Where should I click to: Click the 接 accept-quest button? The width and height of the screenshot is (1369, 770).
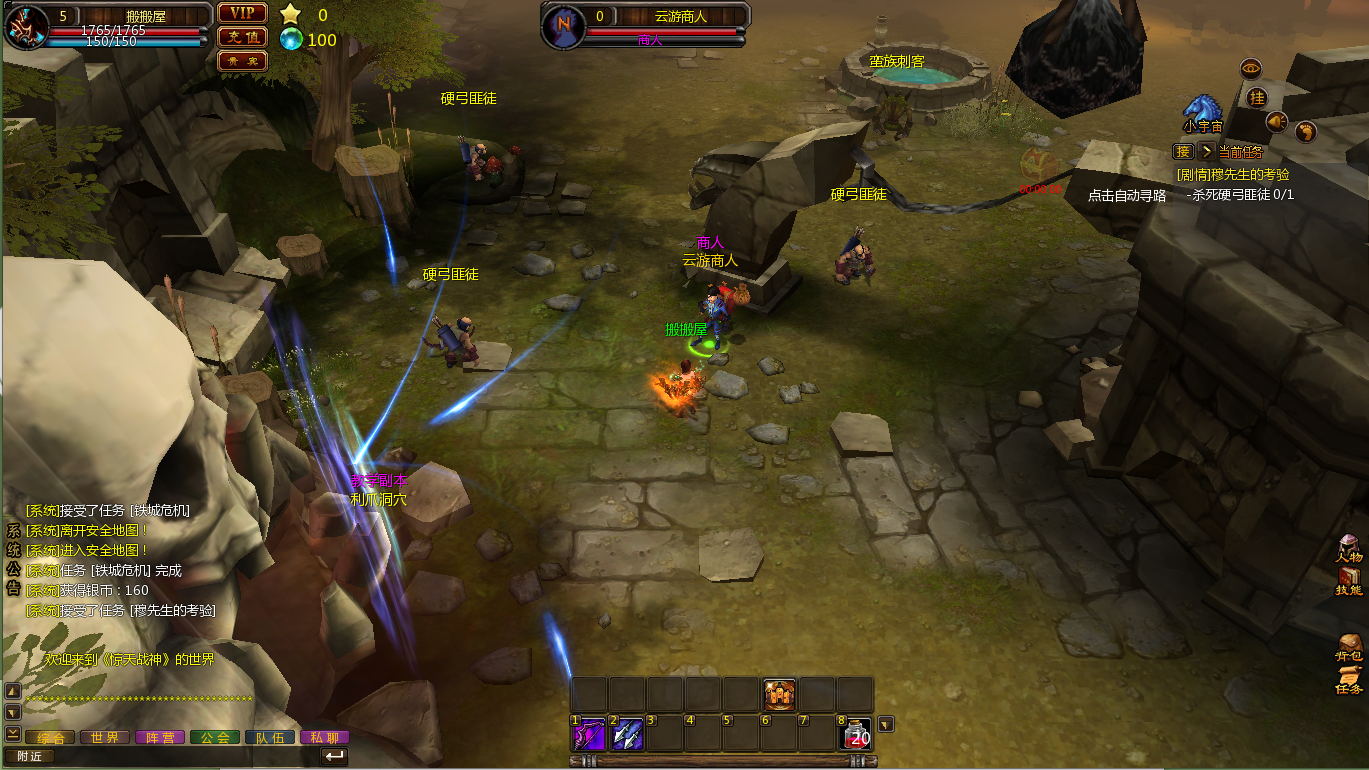coord(1183,152)
